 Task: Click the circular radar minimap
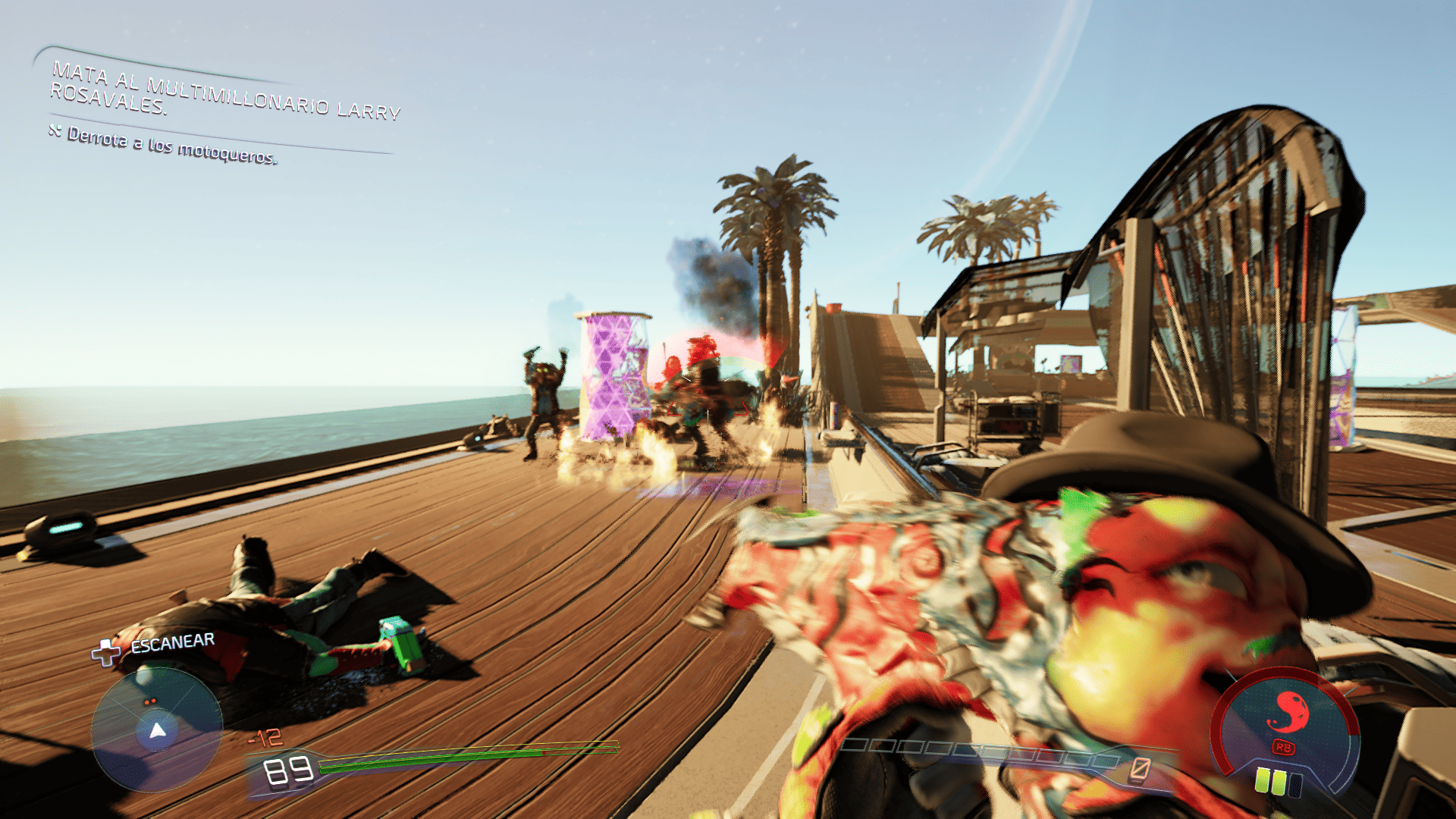(157, 730)
